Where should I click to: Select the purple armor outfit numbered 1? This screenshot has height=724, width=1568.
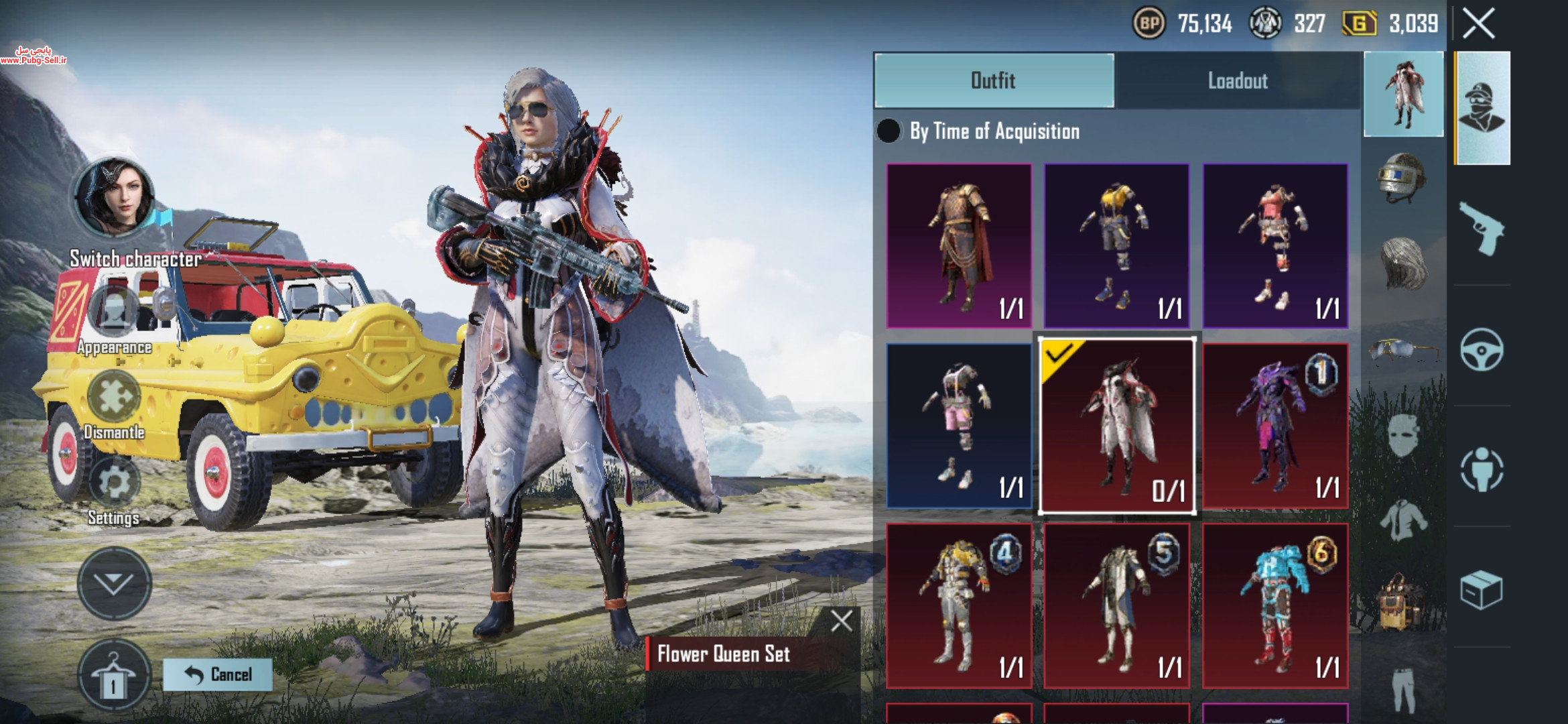coord(1275,426)
